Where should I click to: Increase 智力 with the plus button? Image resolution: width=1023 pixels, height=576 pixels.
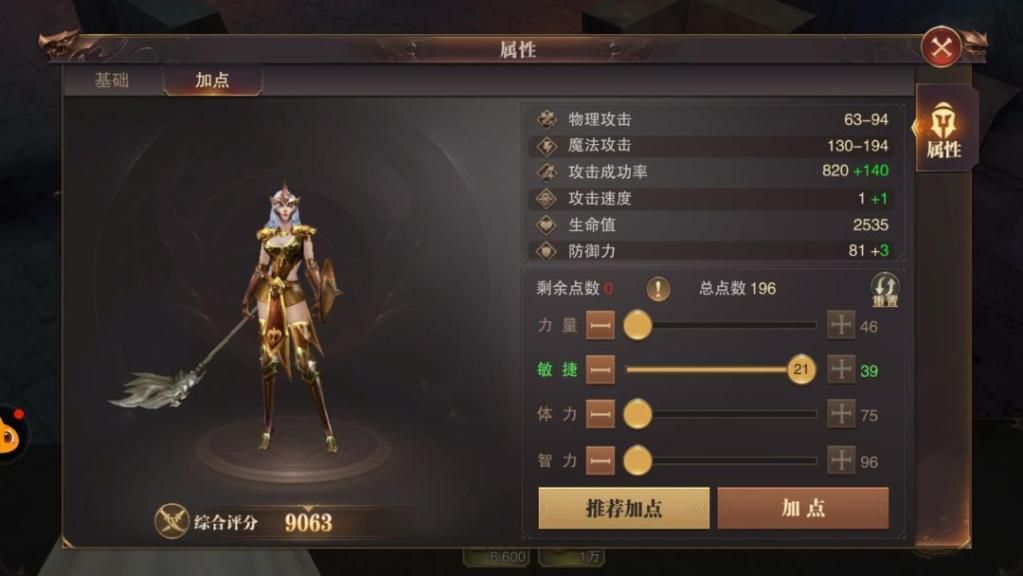tap(841, 460)
